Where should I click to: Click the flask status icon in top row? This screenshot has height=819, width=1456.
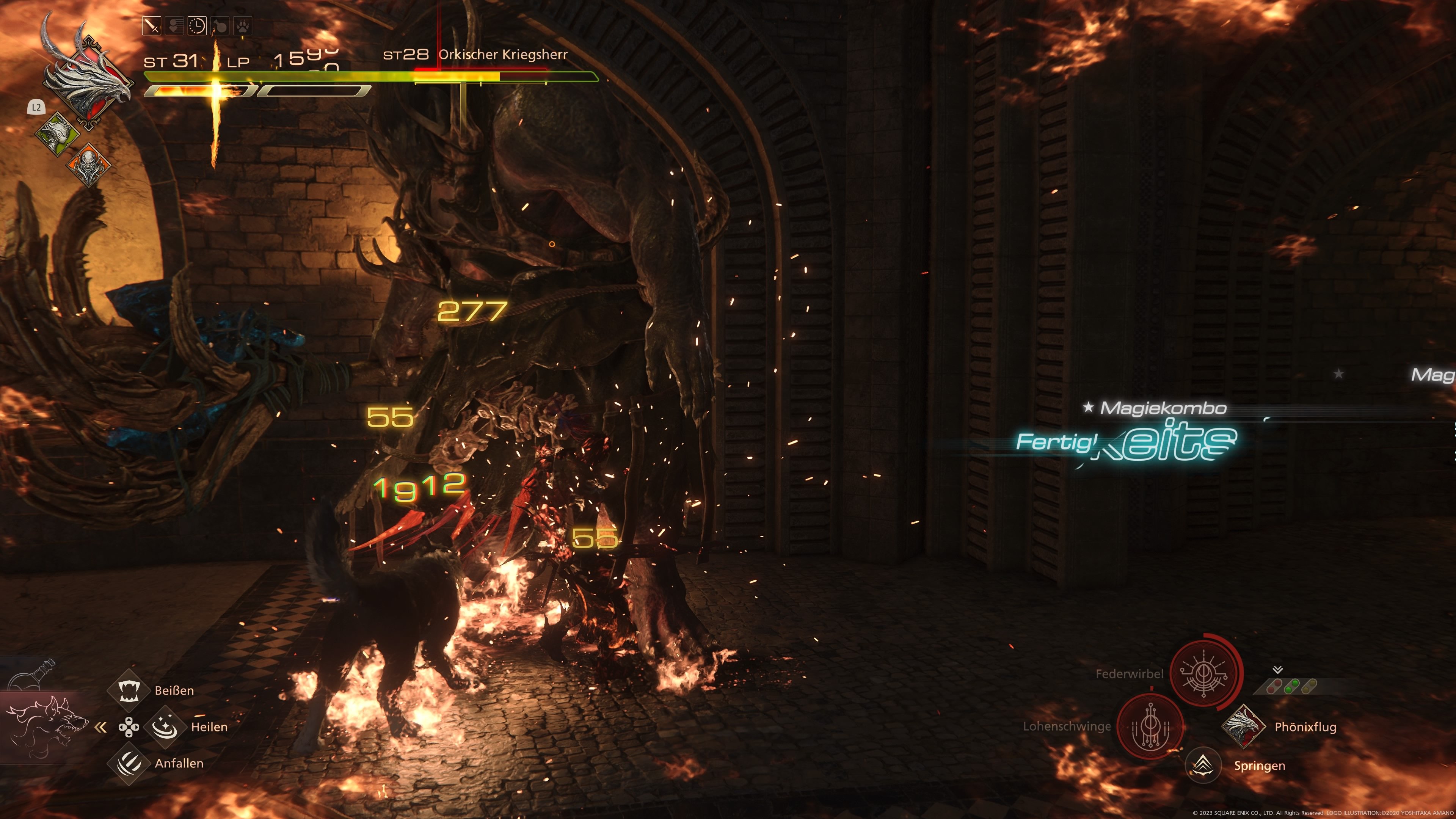(x=220, y=26)
